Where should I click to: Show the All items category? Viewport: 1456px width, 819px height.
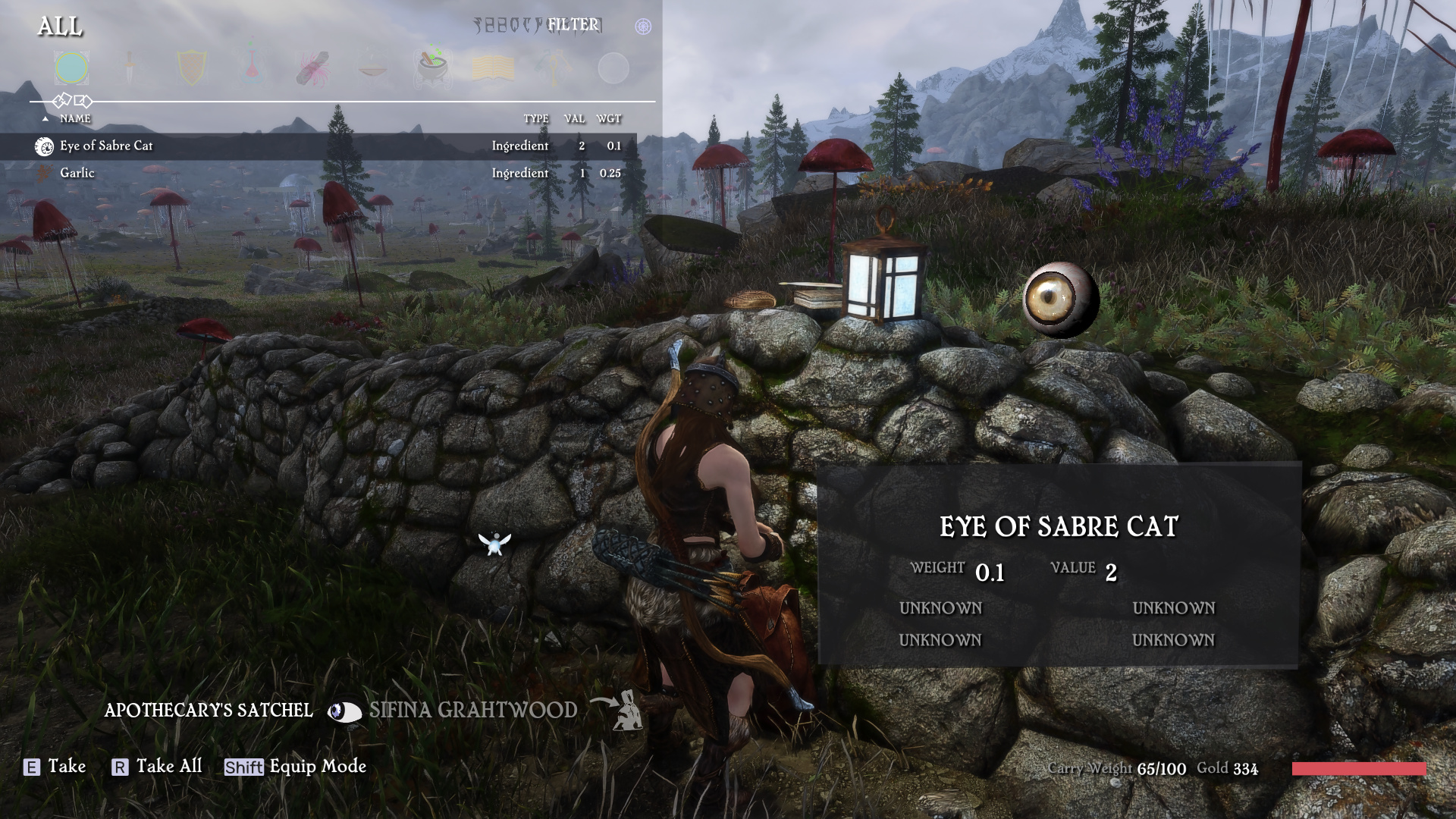click(72, 68)
